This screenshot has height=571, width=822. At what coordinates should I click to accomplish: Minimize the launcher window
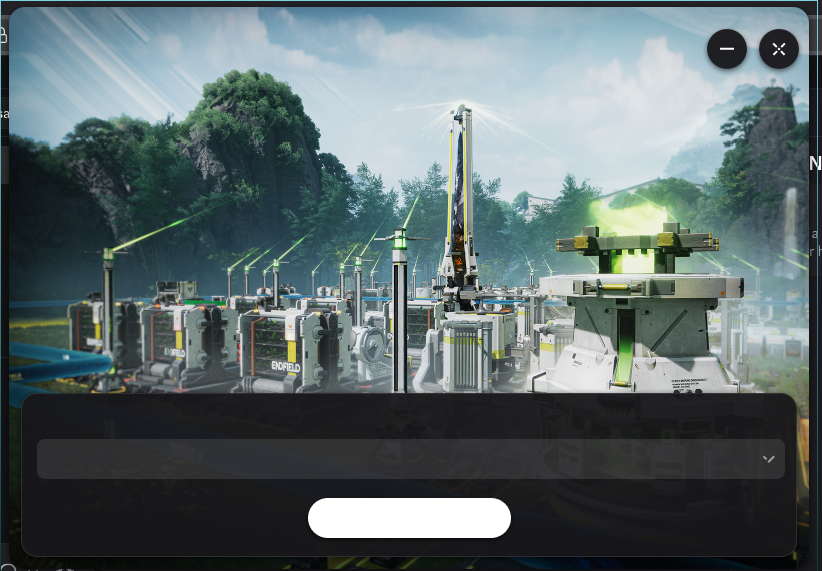click(x=727, y=49)
